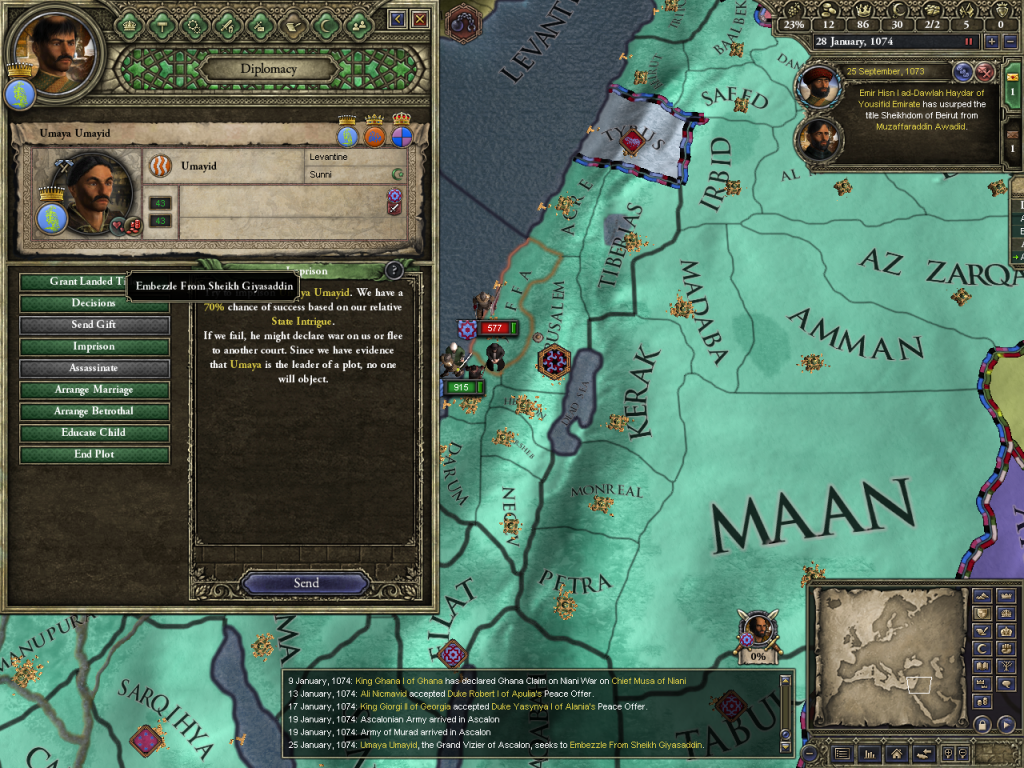
Task: Decrease game speed with the minus button
Action: click(x=1009, y=42)
